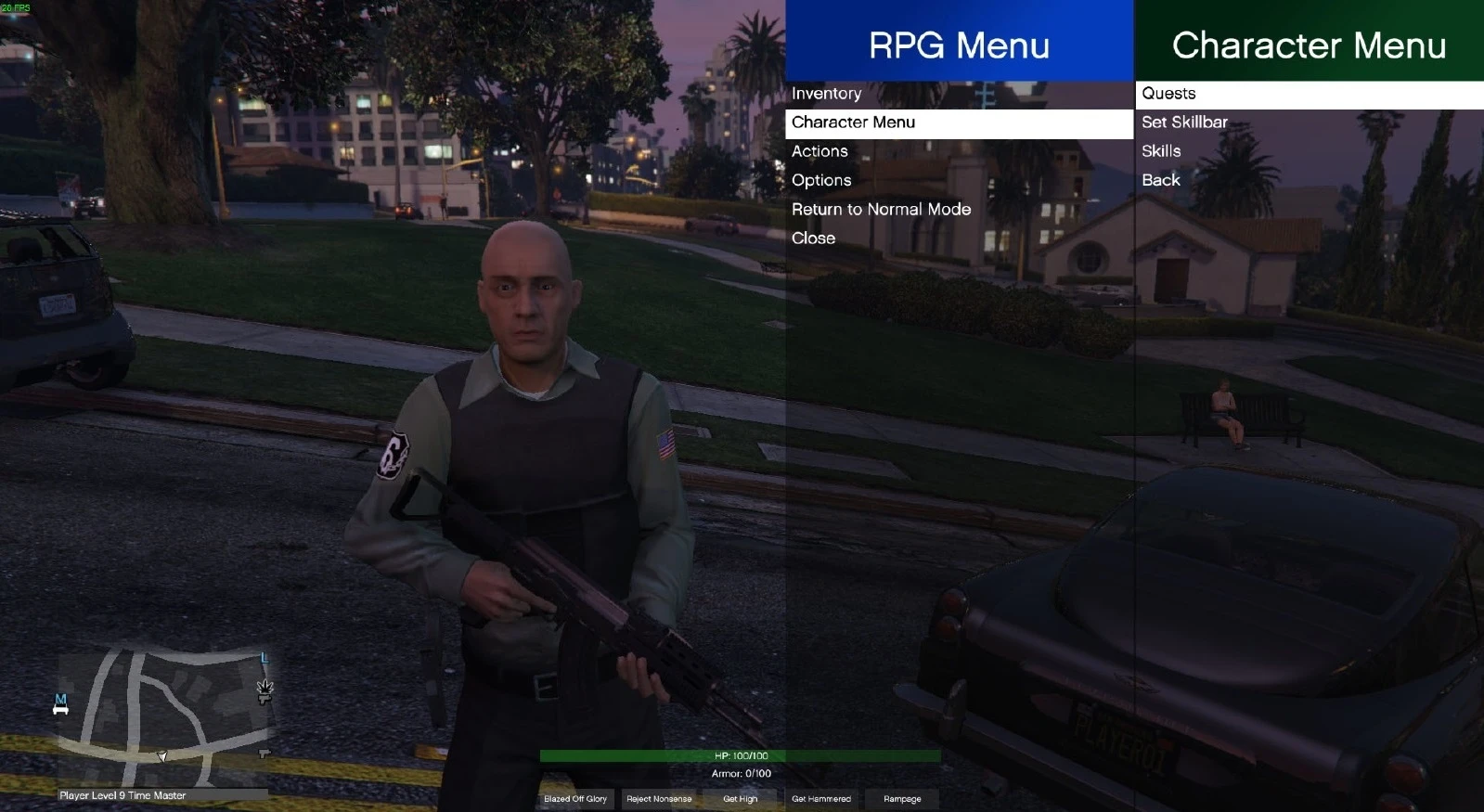This screenshot has width=1484, height=812.
Task: Activate the Get High skill button
Action: (740, 798)
